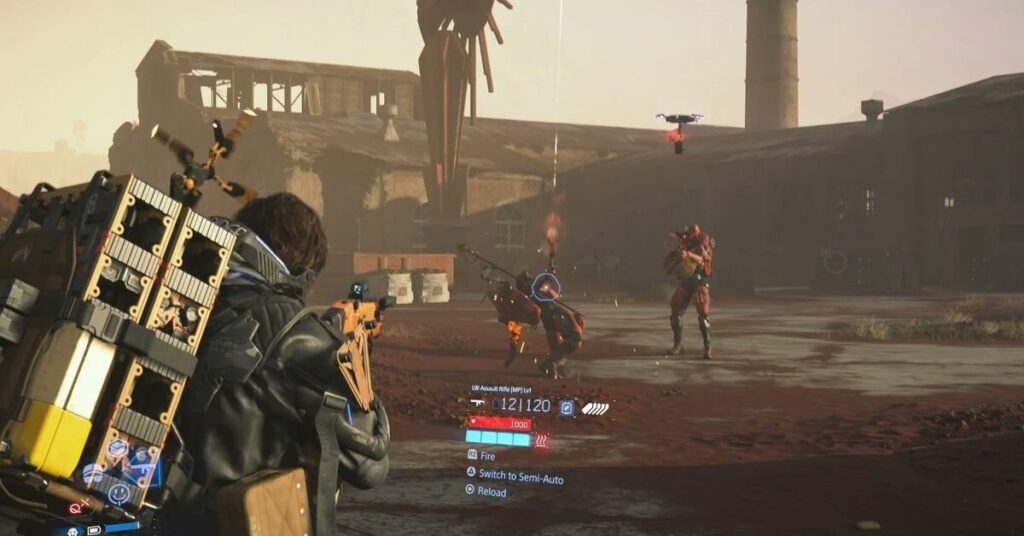This screenshot has width=1024, height=536.
Task: Click the red heat waves icon
Action: (542, 439)
